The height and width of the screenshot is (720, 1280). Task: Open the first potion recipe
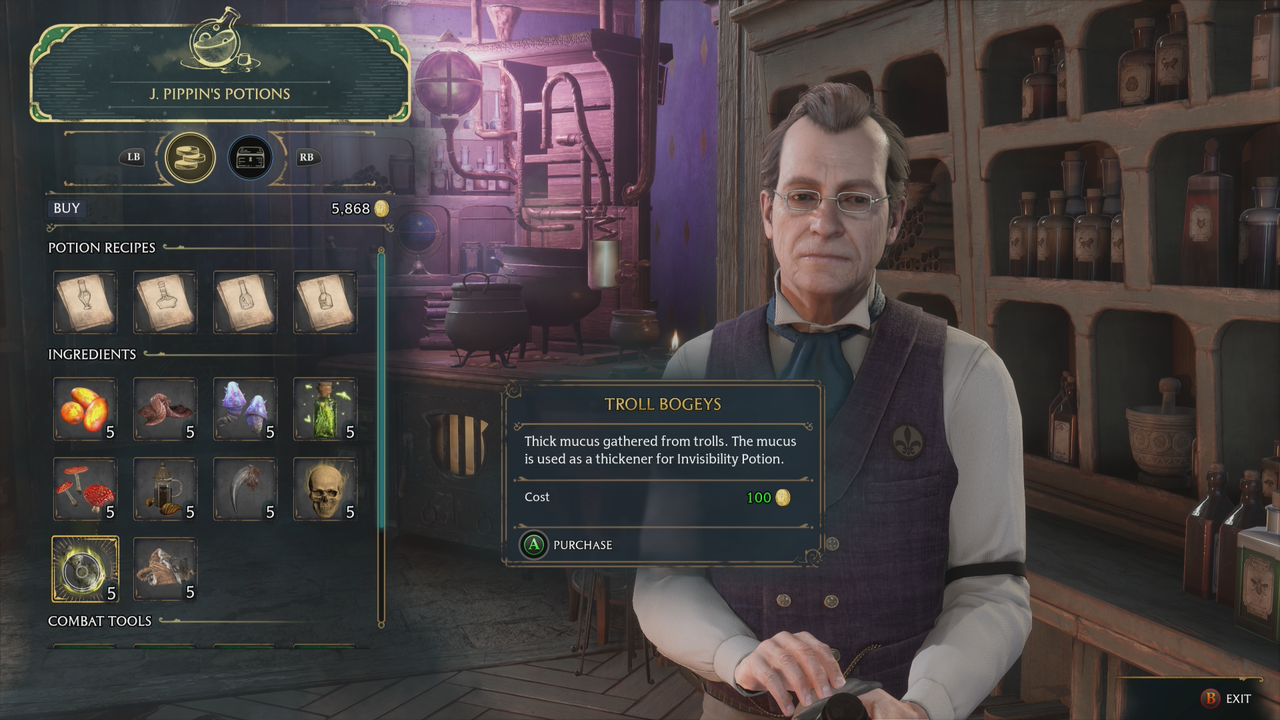coord(85,302)
